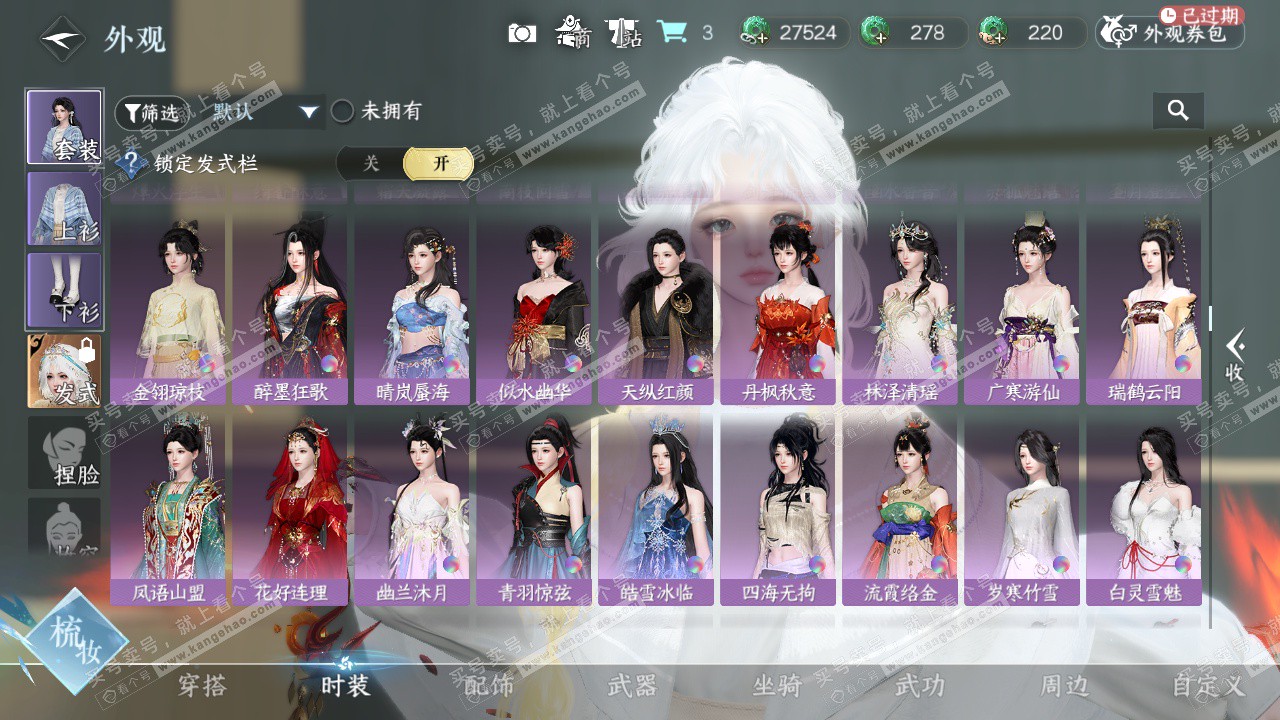1280x720 pixels.
Task: Select the 下衫 bottom category
Action: (64, 290)
